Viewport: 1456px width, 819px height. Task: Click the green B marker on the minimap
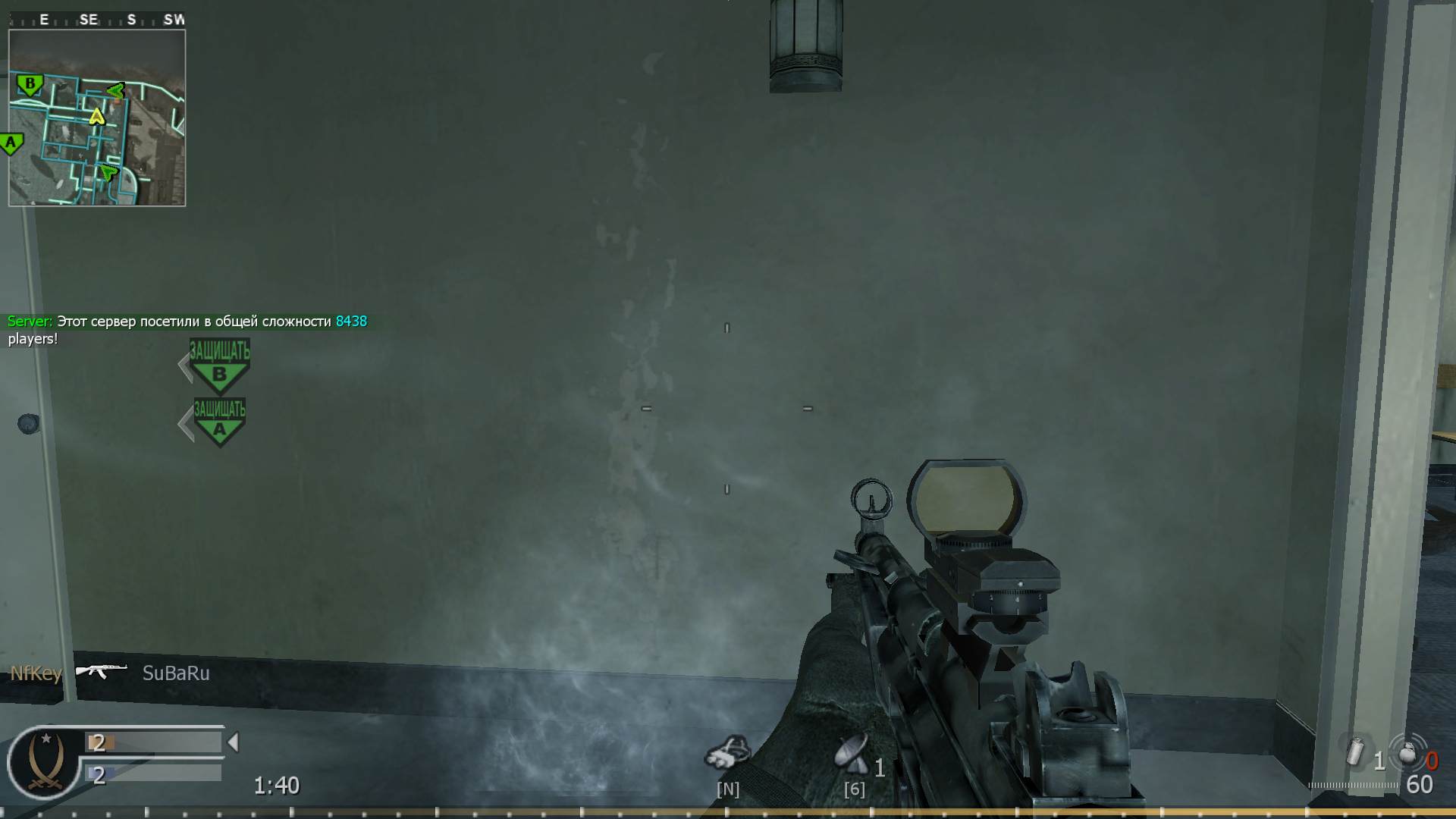29,84
